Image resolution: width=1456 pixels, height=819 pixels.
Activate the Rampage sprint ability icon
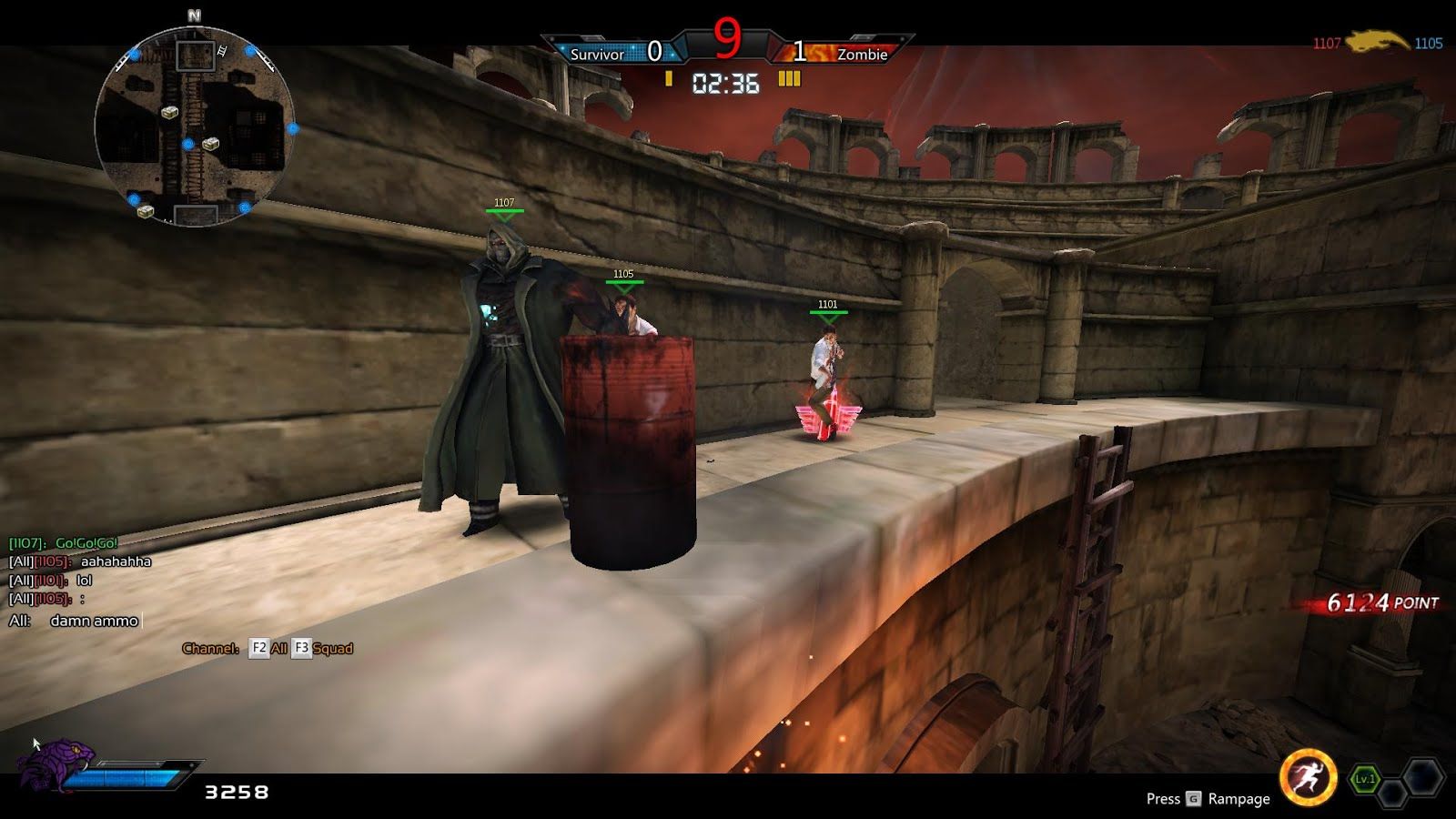click(1307, 778)
